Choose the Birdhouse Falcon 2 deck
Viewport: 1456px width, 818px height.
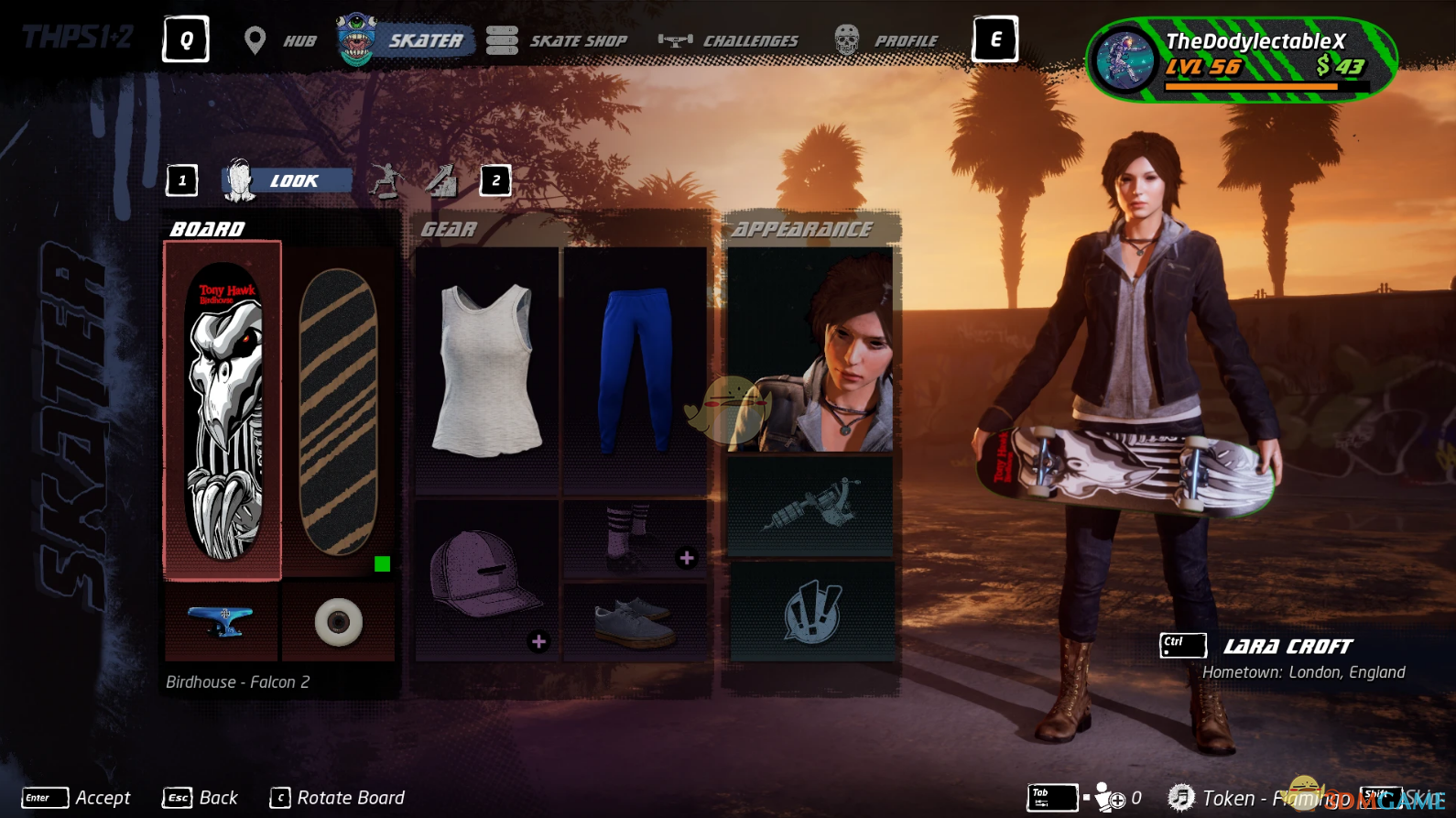tap(223, 410)
